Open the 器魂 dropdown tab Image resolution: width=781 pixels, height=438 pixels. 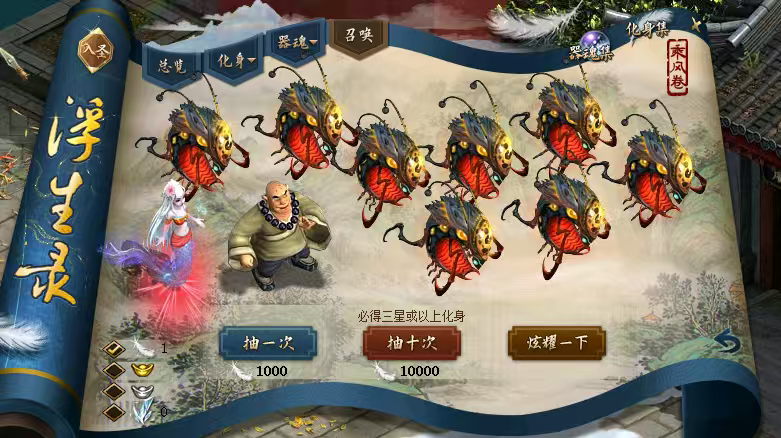point(297,45)
